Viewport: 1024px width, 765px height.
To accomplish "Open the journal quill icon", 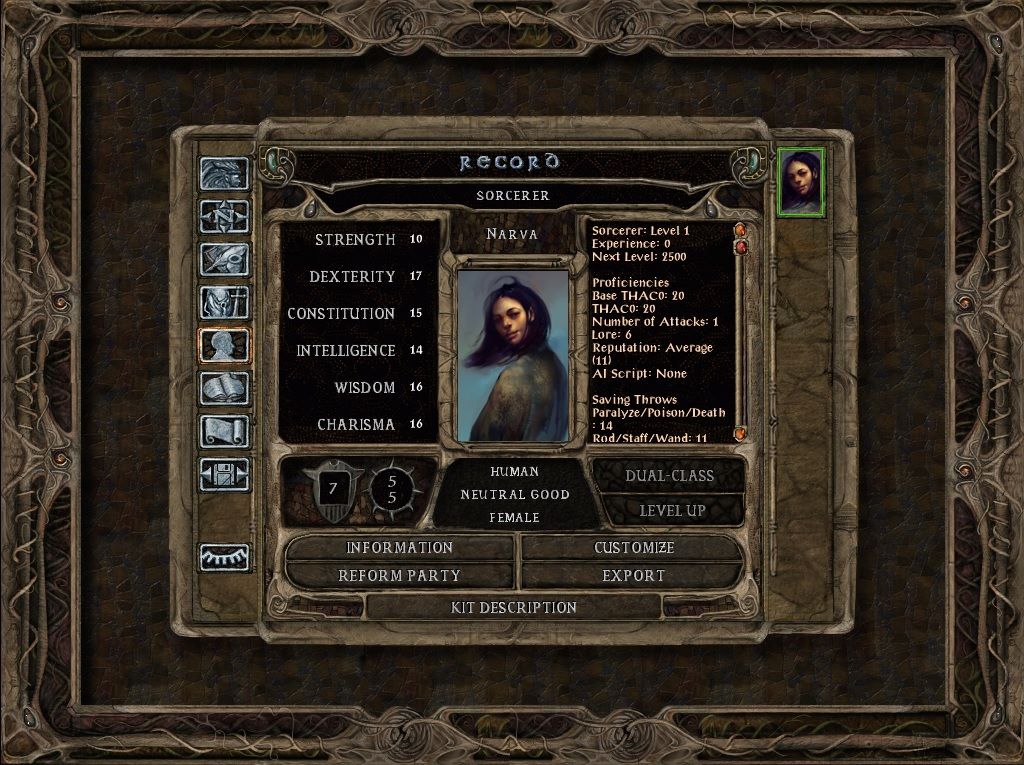I will pyautogui.click(x=224, y=259).
